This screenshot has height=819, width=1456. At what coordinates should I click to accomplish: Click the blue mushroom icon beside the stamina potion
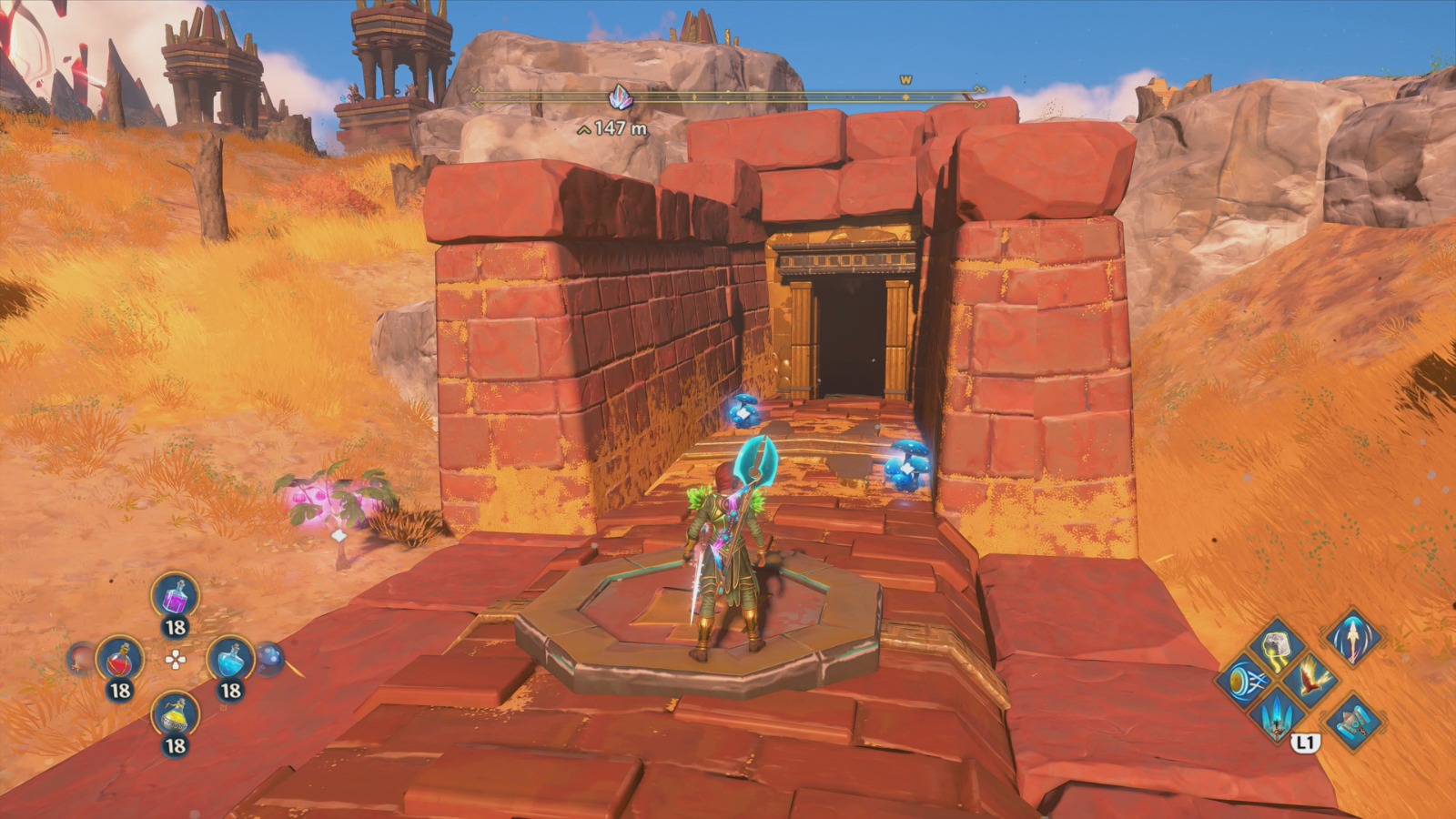[269, 661]
